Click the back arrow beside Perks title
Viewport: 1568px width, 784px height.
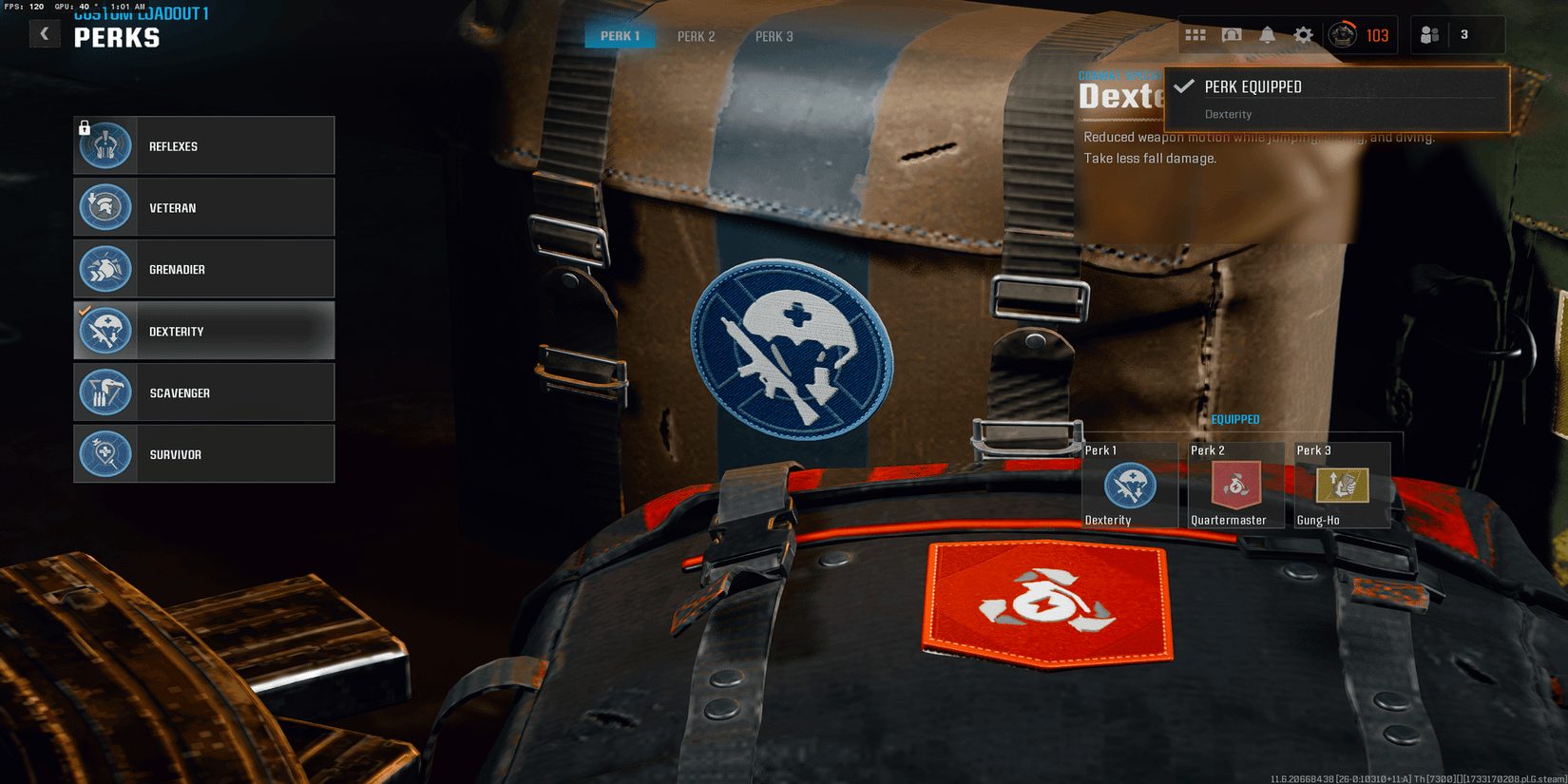(45, 33)
